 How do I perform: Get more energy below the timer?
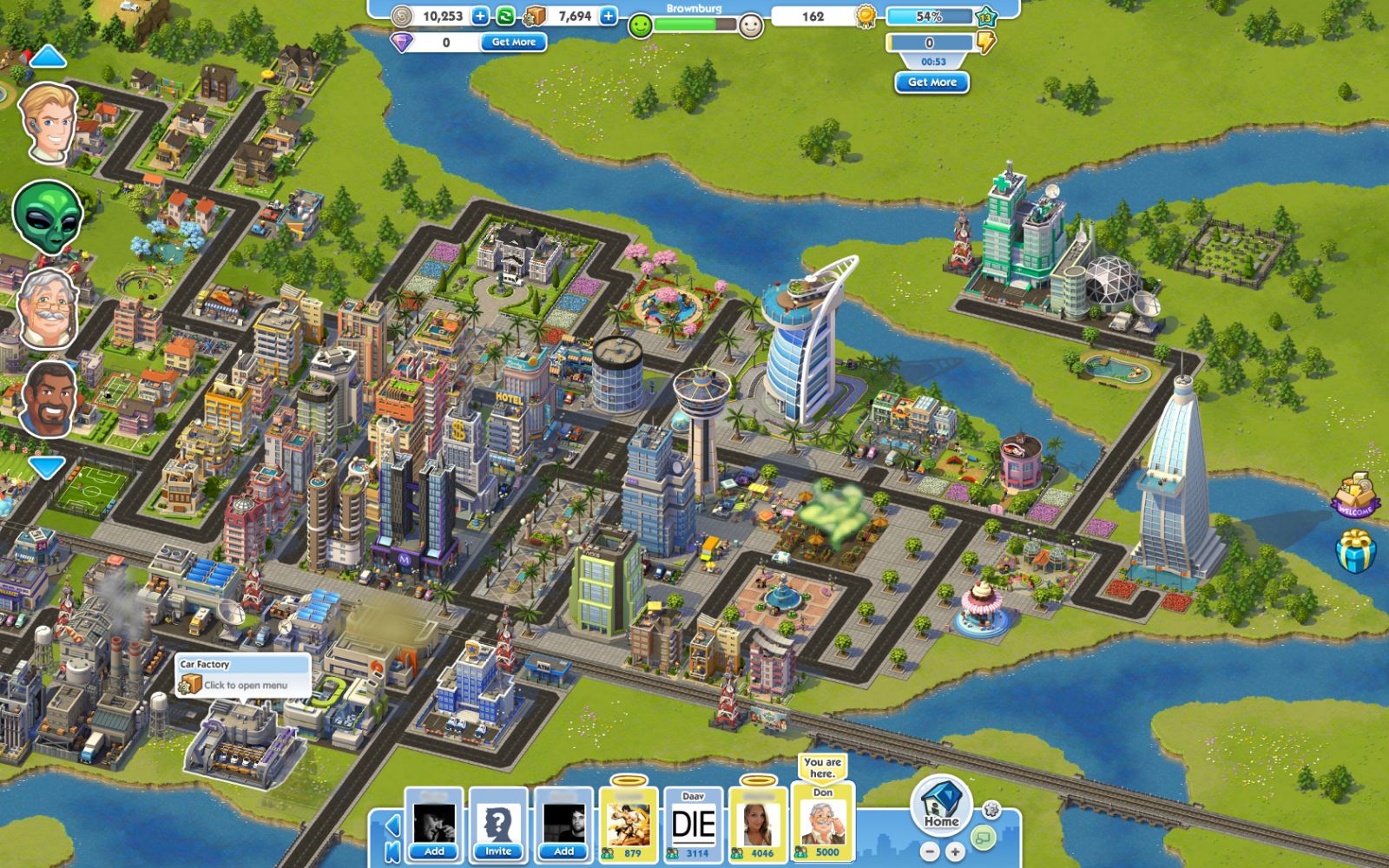click(931, 82)
